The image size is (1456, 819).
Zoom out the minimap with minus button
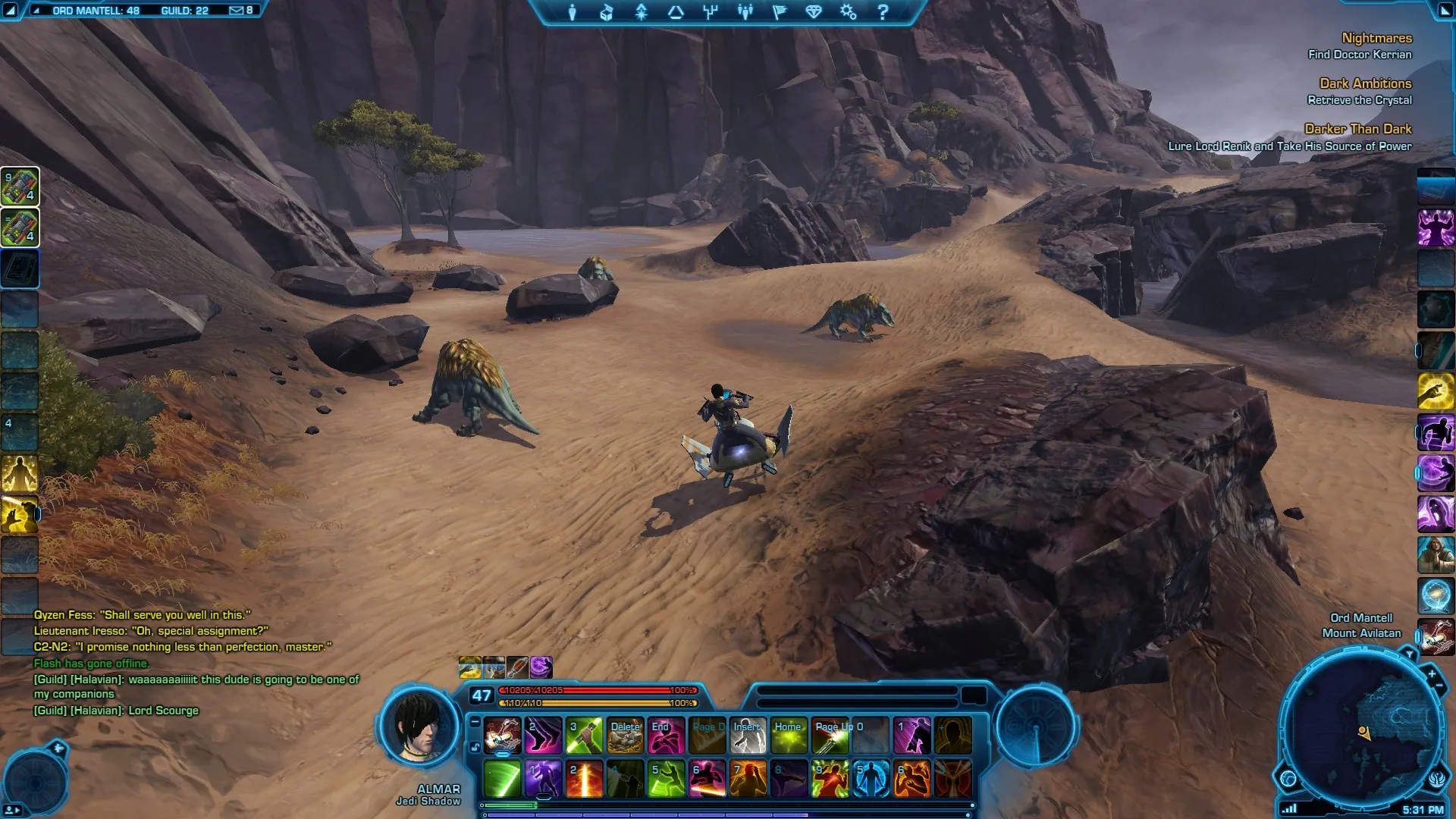1439,686
